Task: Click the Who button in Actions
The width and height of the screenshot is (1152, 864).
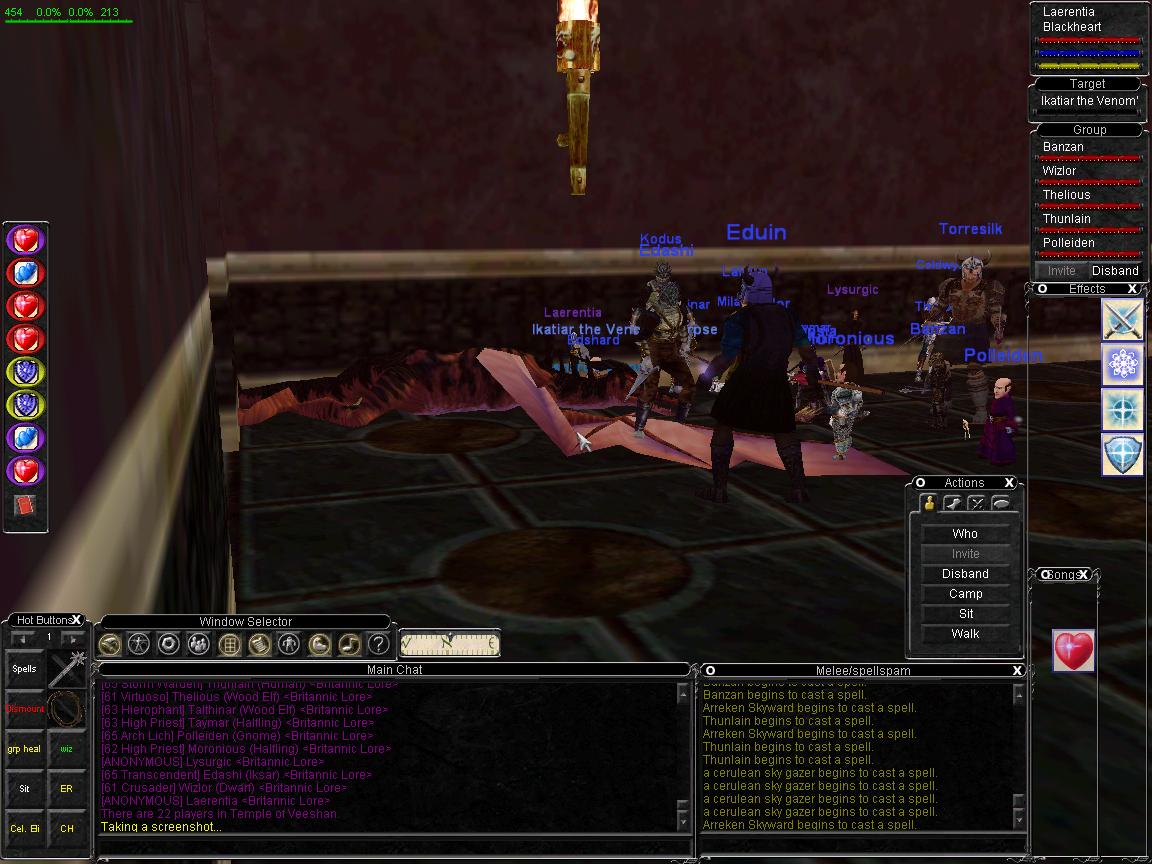Action: [x=965, y=534]
